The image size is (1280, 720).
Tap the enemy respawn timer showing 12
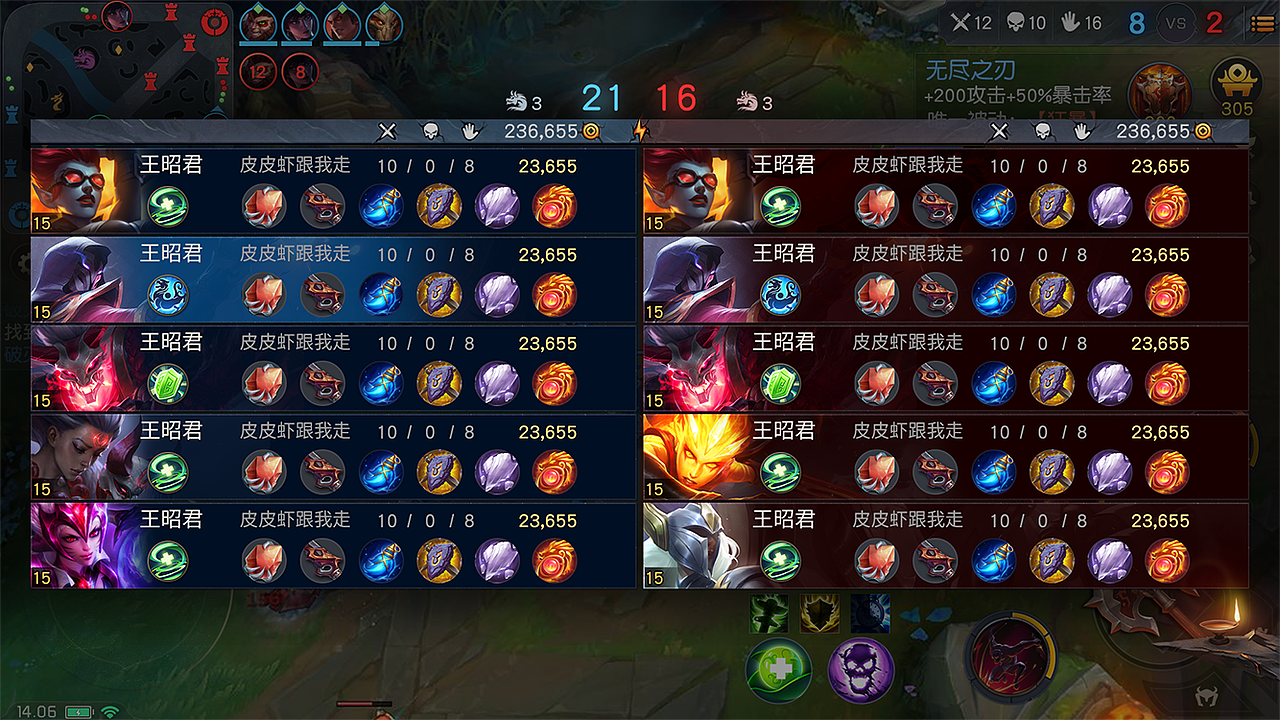pos(260,70)
